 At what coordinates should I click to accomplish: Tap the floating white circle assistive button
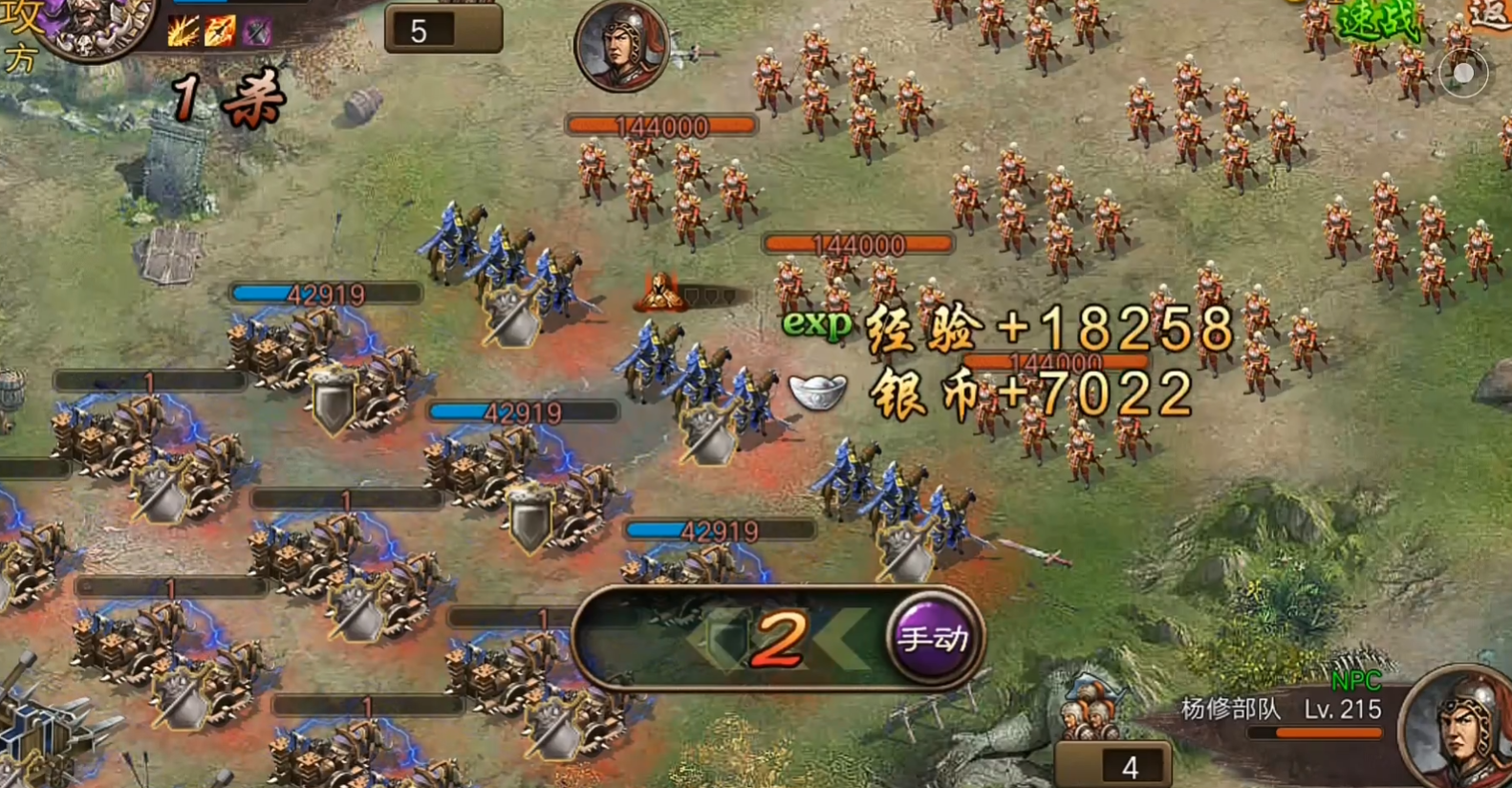(x=1462, y=74)
